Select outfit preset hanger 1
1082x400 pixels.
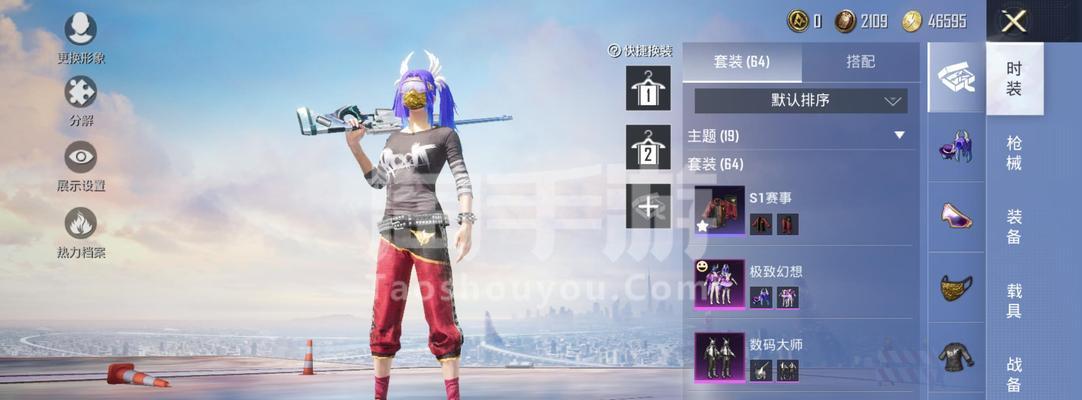[648, 89]
